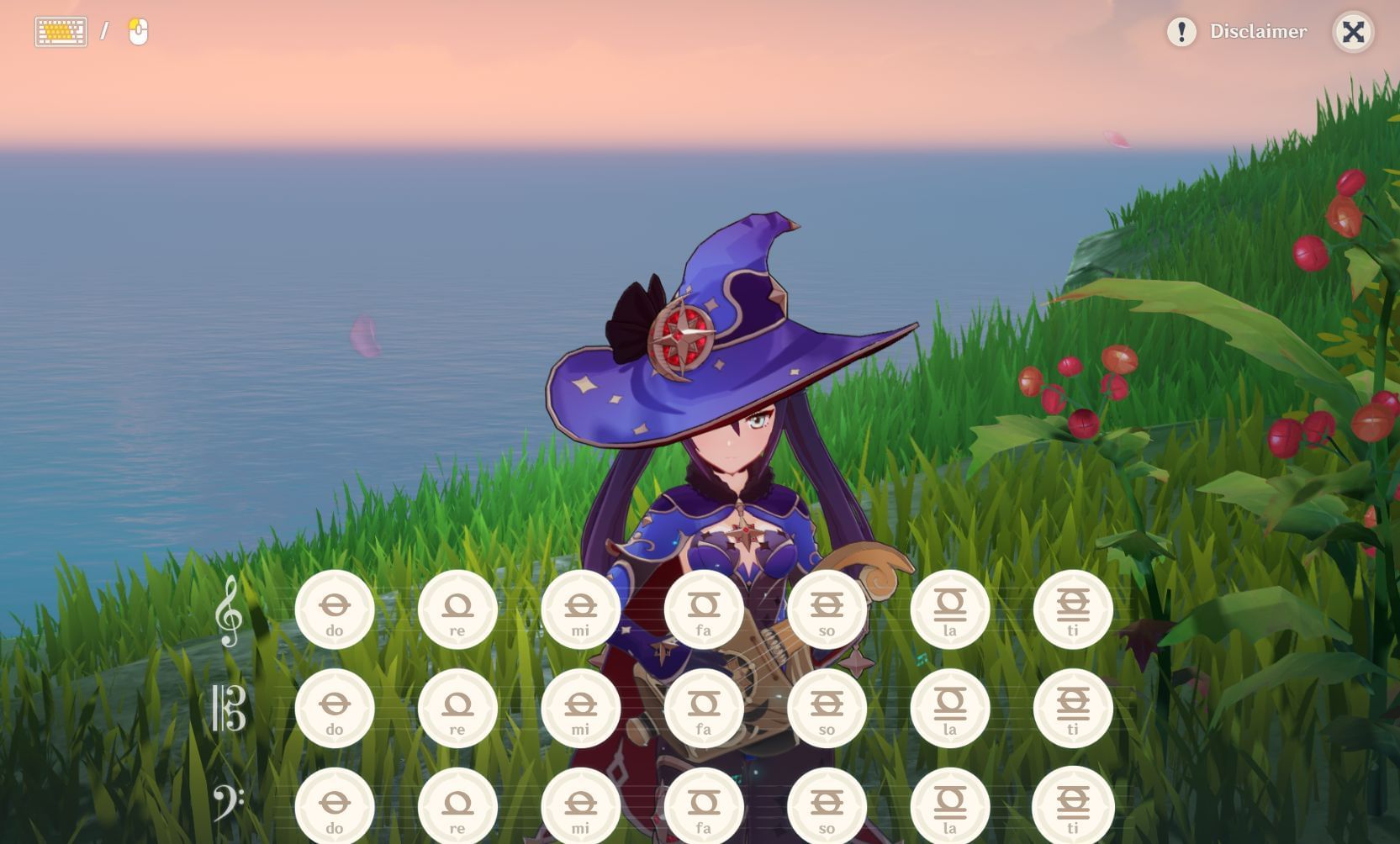Switch to keyboard input mode
This screenshot has height=844, width=1400.
click(60, 31)
